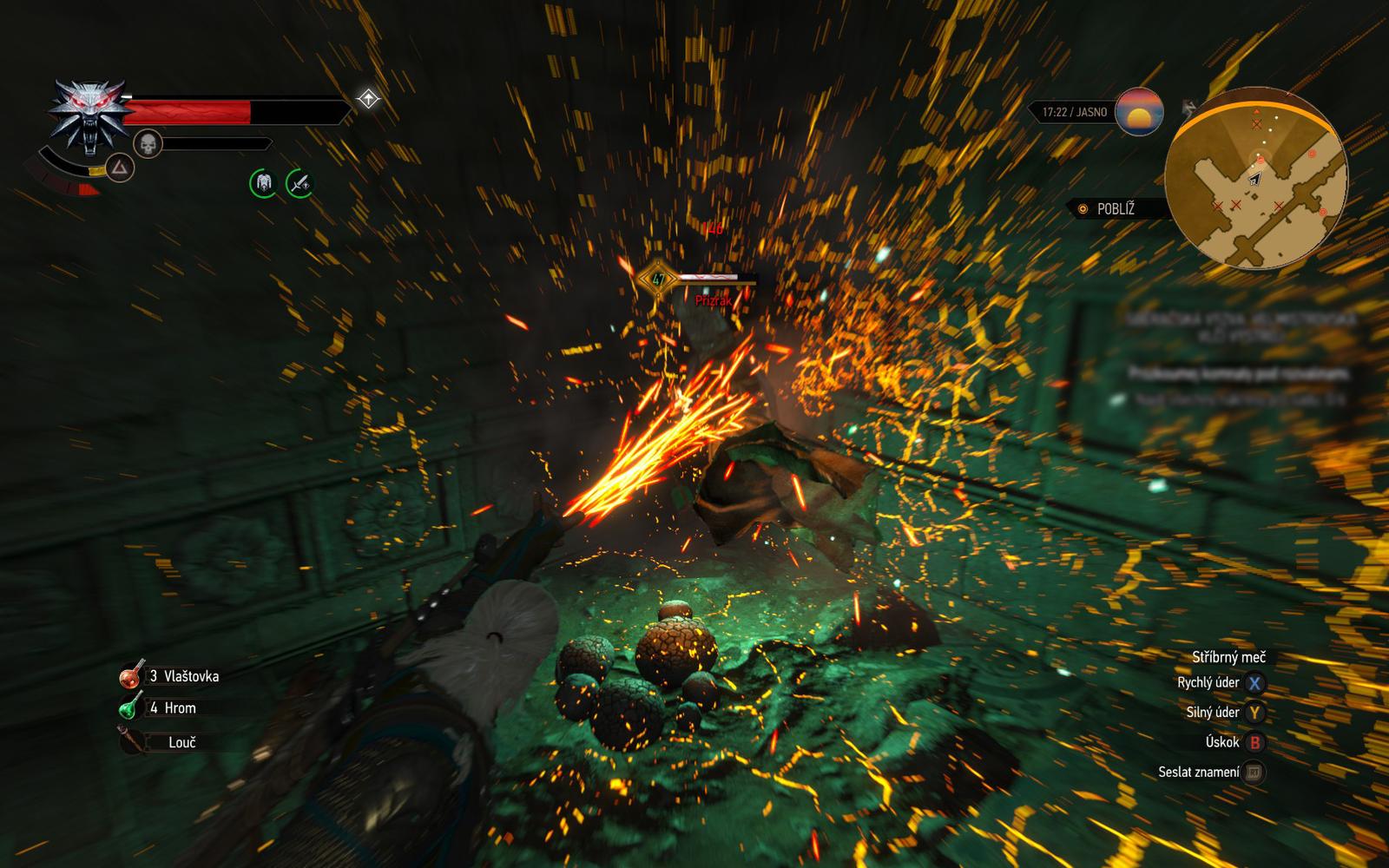Open the circular minimap
This screenshot has width=1389, height=868.
point(1255,179)
